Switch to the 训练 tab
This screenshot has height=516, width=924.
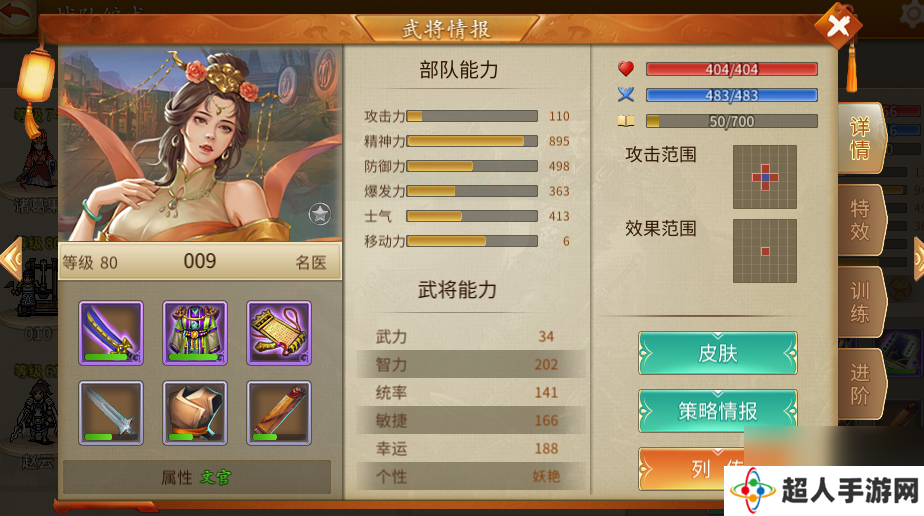tap(860, 303)
